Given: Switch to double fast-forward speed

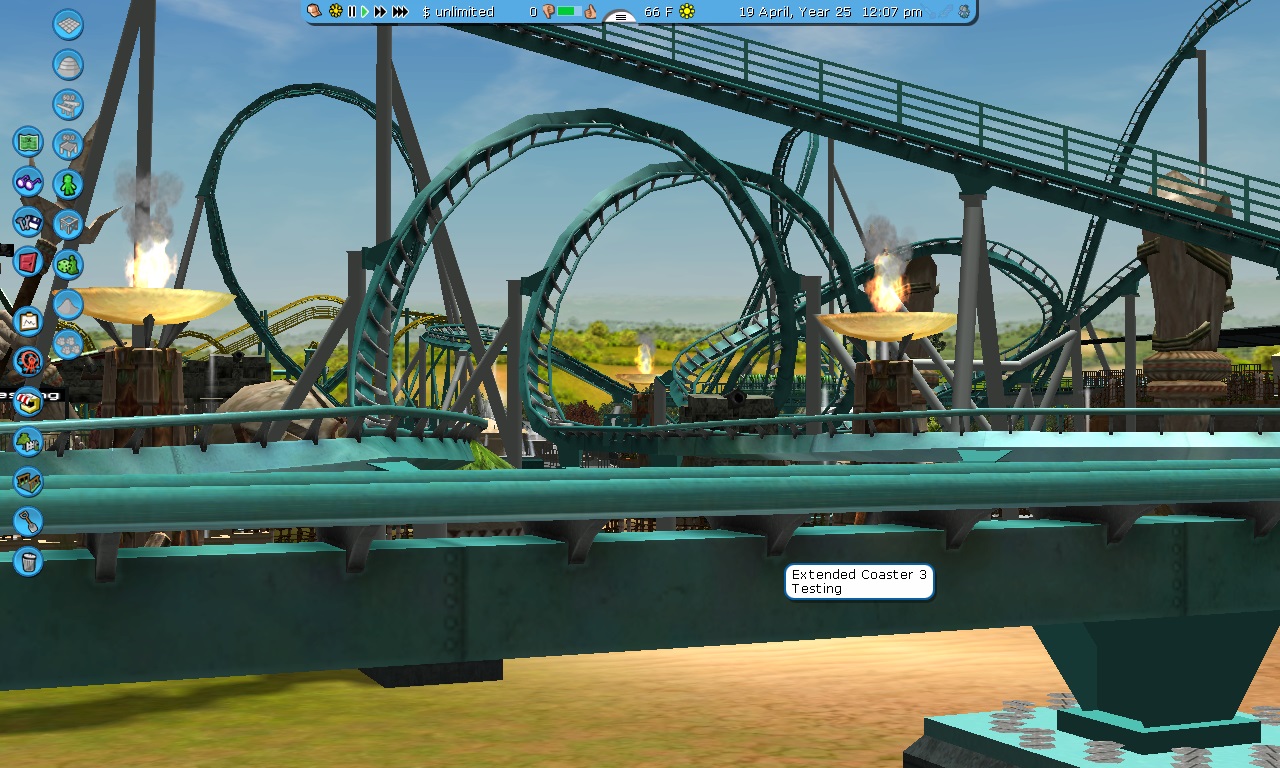Looking at the screenshot, I should pyautogui.click(x=380, y=12).
